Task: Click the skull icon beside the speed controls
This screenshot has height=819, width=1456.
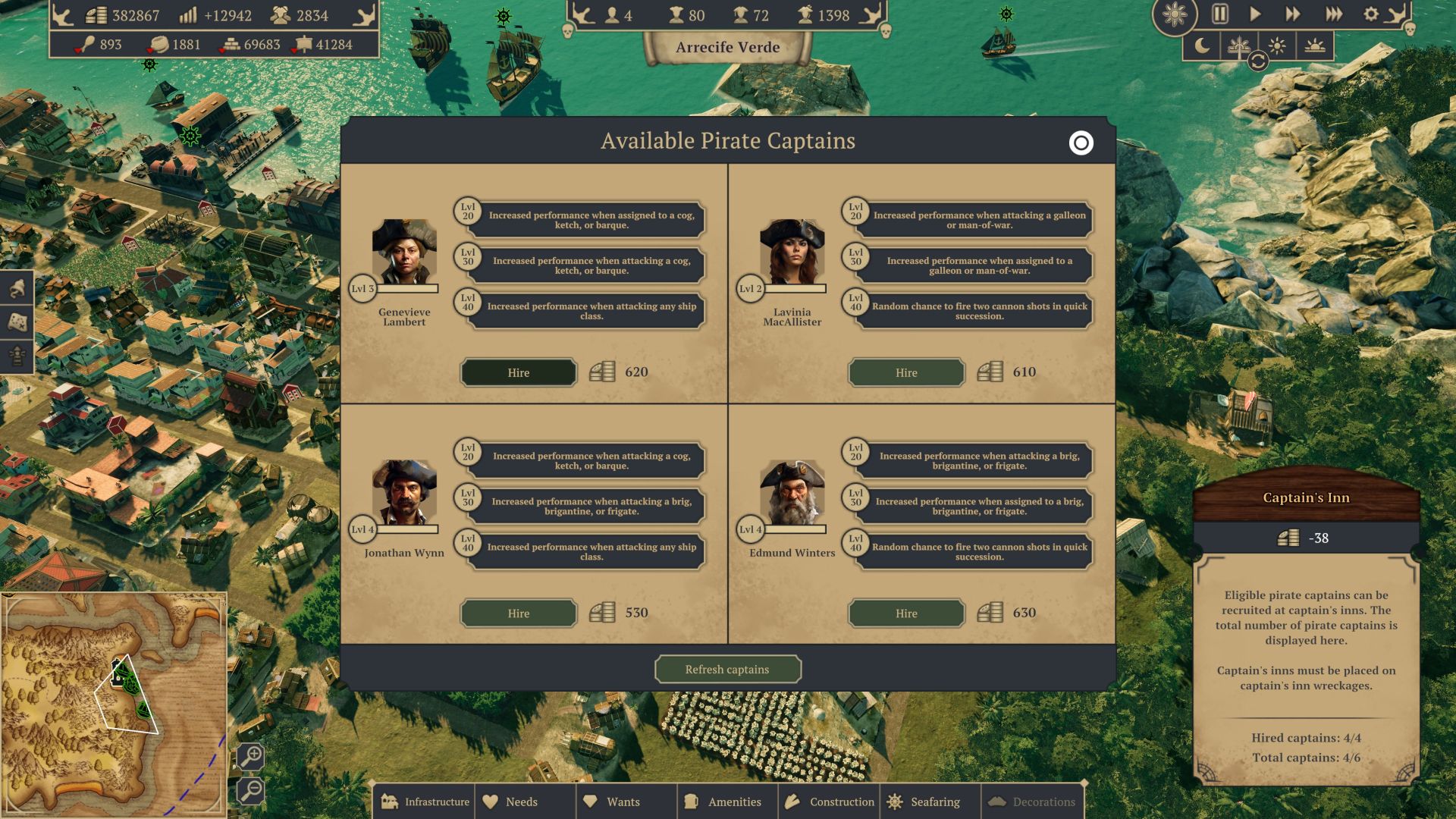Action: pyautogui.click(x=1410, y=30)
